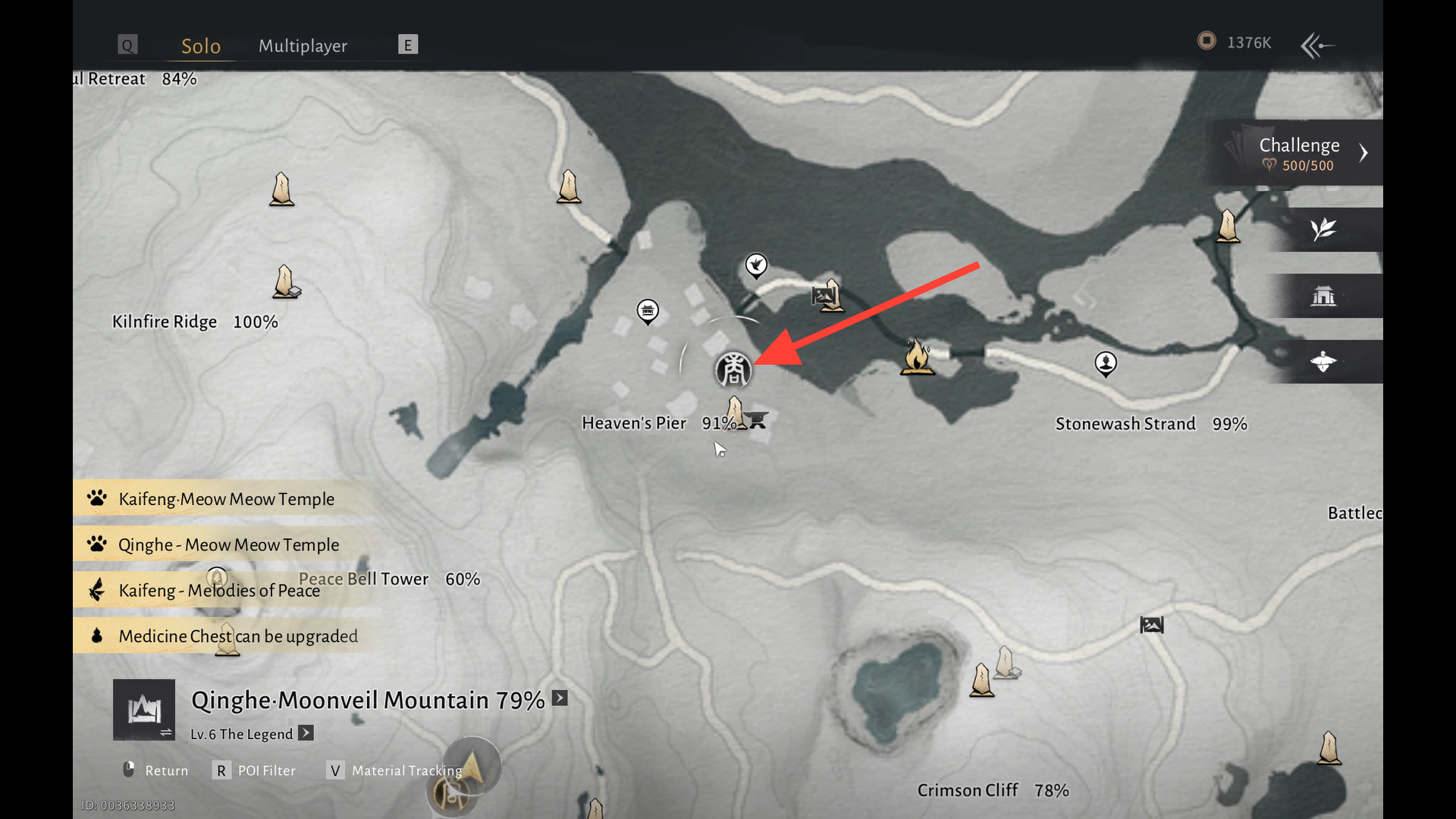This screenshot has width=1456, height=819.
Task: Choose the Qinghe Meow Meow Temple entry
Action: (228, 544)
